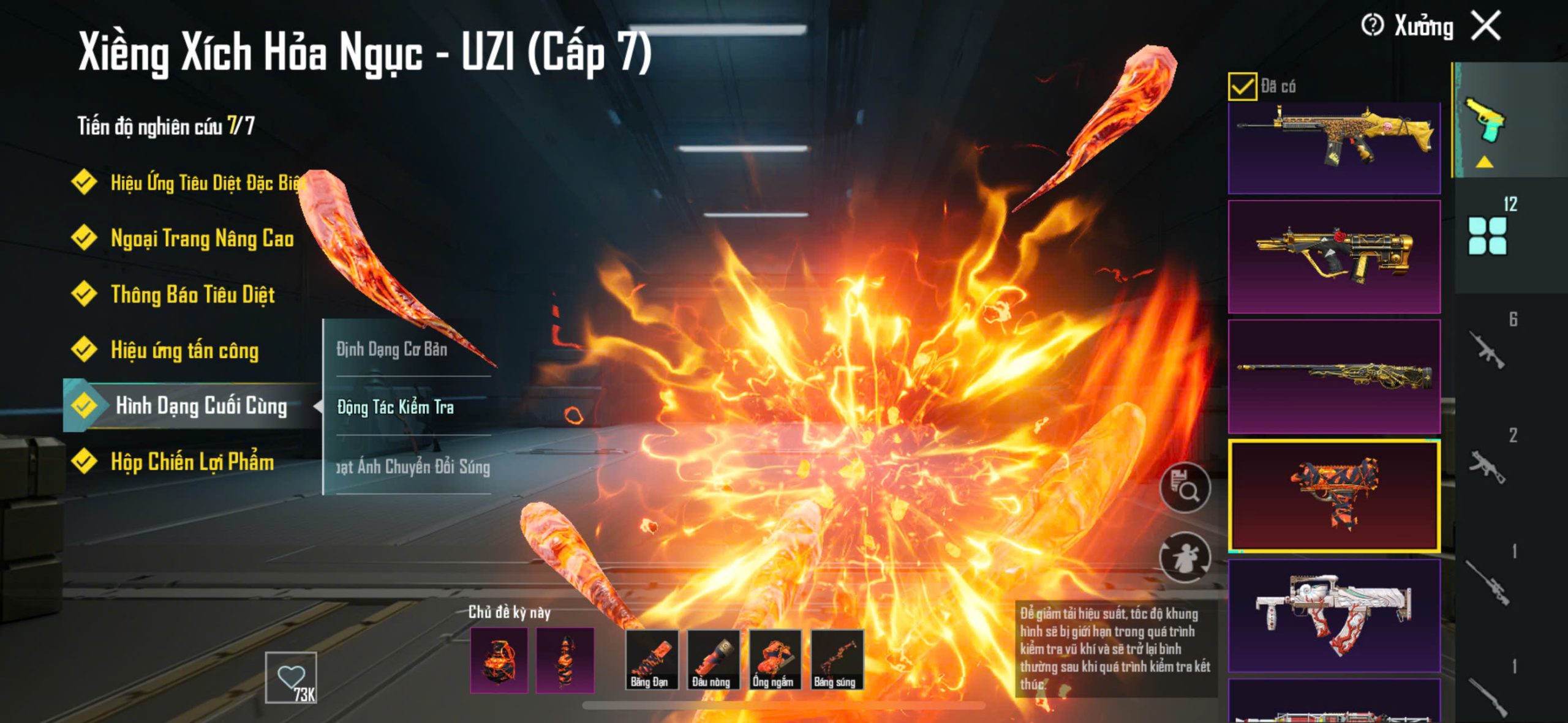Choose Định Dạng Cơ Bản sub-option
This screenshot has width=1568, height=723.
[x=392, y=349]
